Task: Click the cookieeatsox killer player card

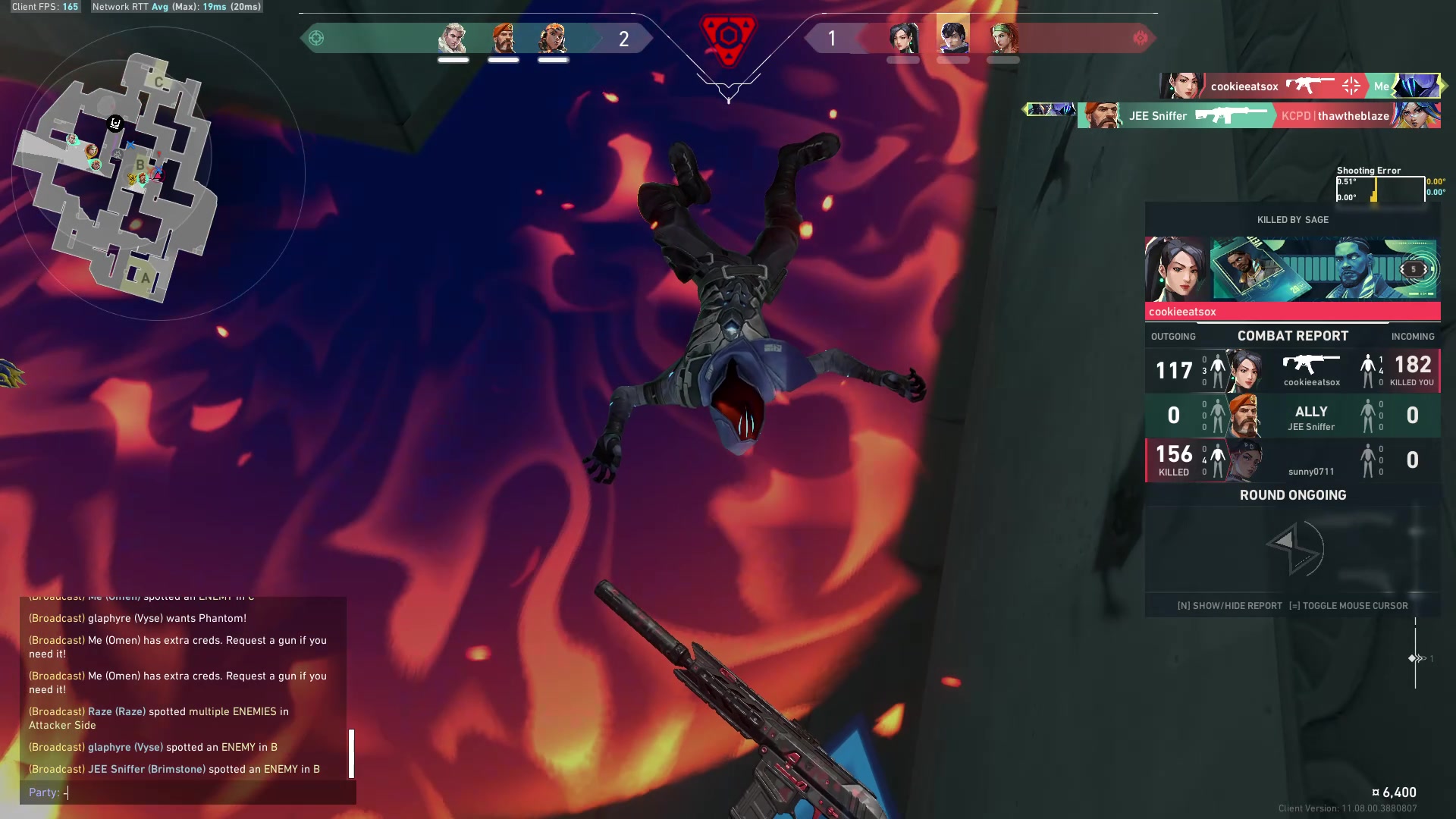Action: tap(1323, 270)
